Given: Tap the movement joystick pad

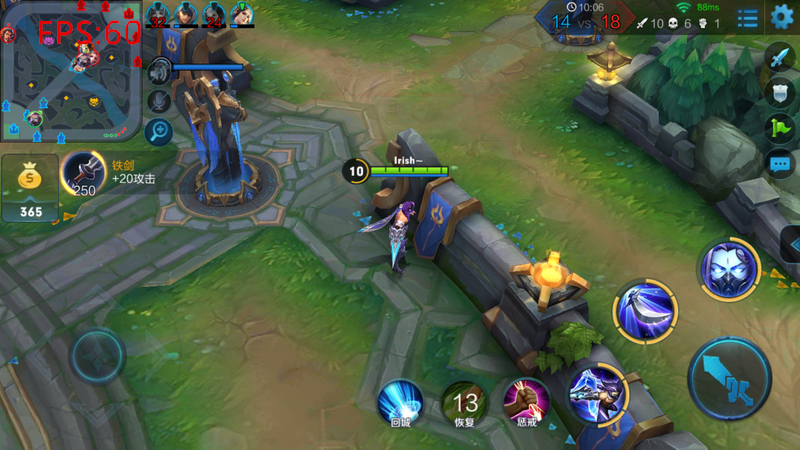Looking at the screenshot, I should coord(97,355).
